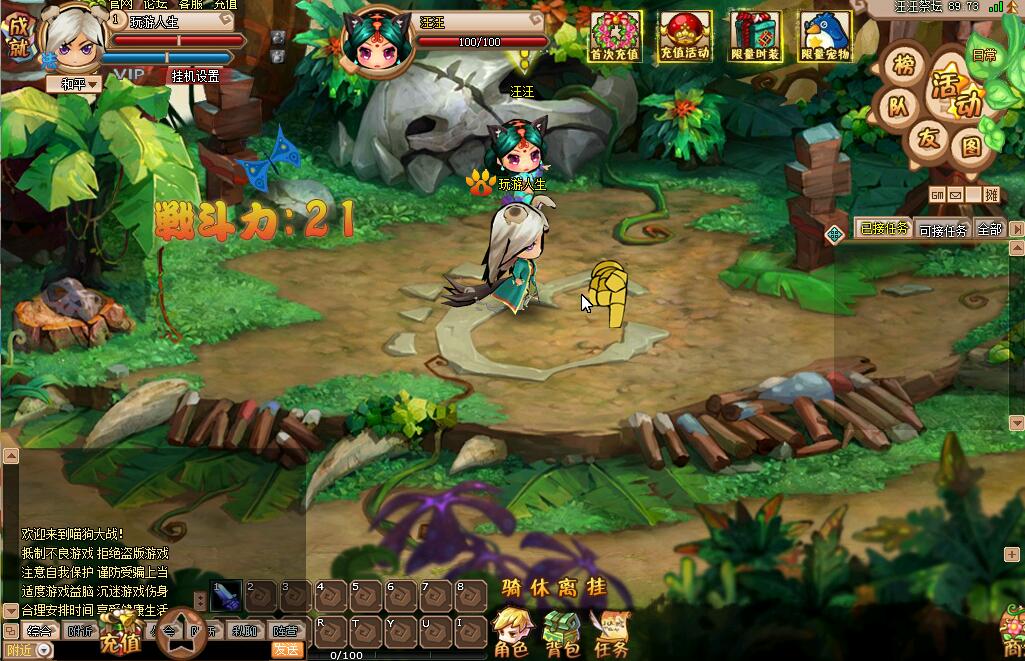Open the 挂机设置 auto-battle settings
Image resolution: width=1025 pixels, height=661 pixels.
tap(194, 75)
